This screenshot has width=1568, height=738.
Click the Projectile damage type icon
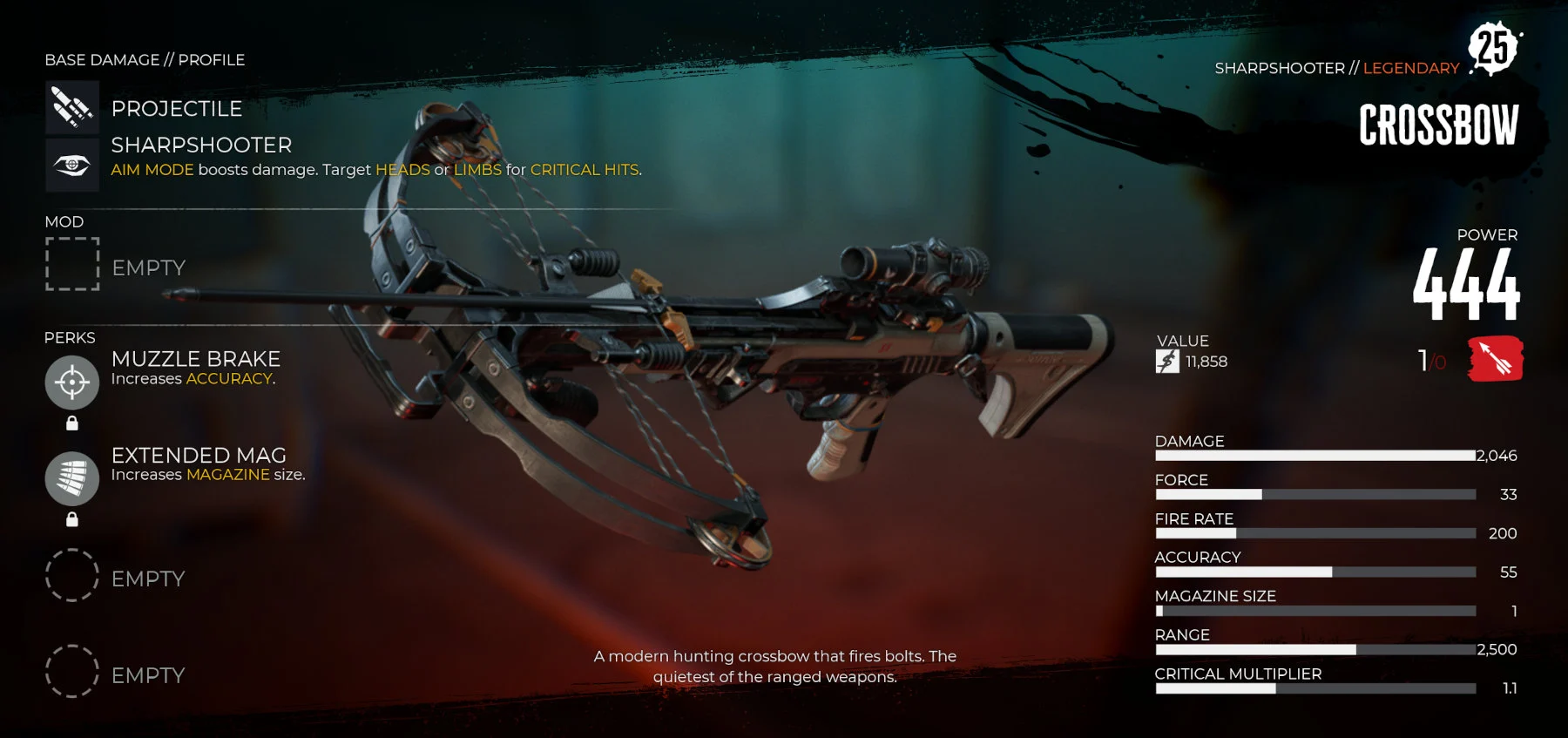[x=72, y=107]
